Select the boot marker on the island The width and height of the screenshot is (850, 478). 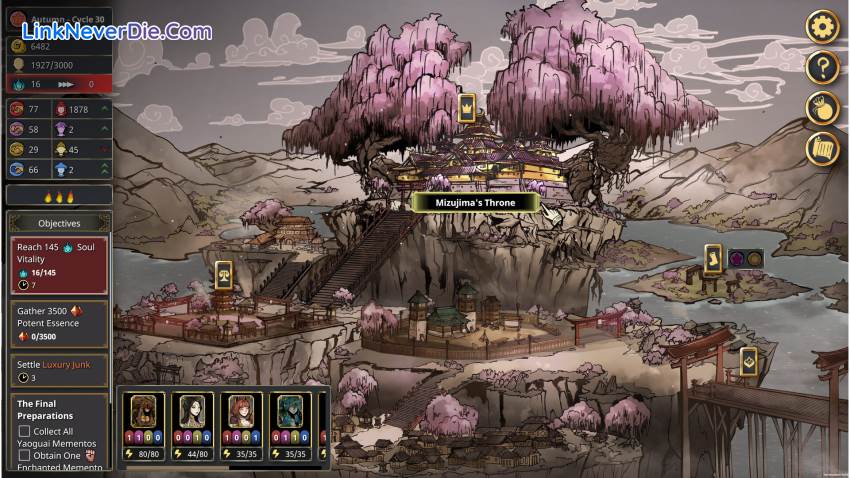(713, 258)
